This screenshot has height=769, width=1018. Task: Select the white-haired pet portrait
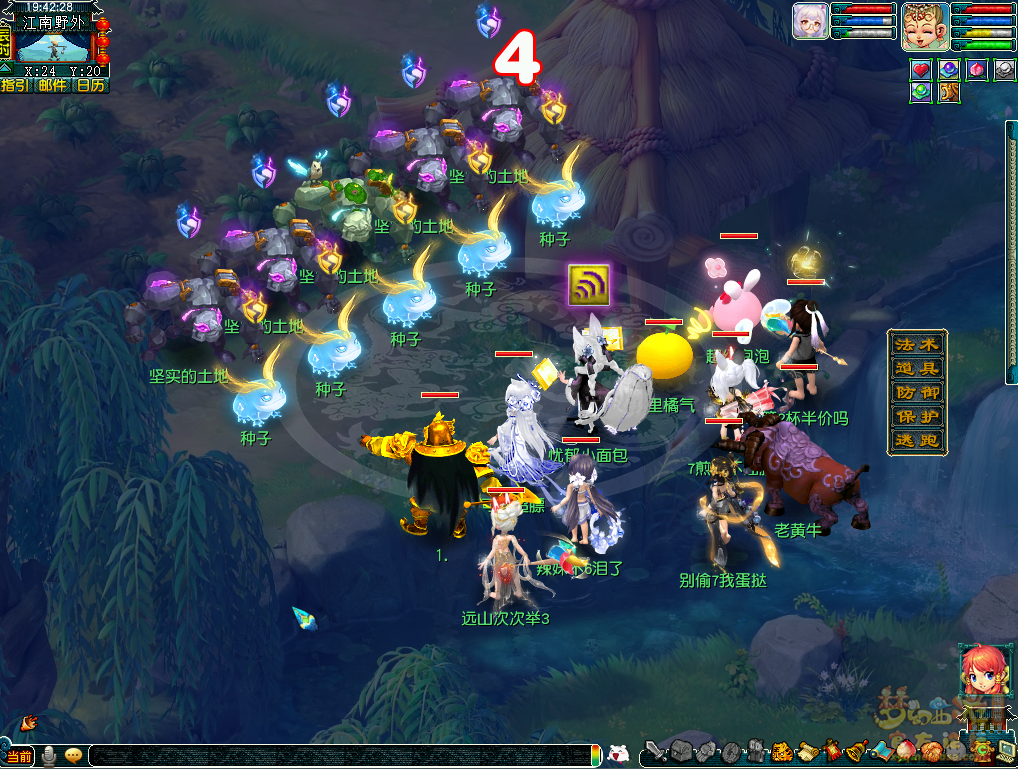(x=810, y=21)
